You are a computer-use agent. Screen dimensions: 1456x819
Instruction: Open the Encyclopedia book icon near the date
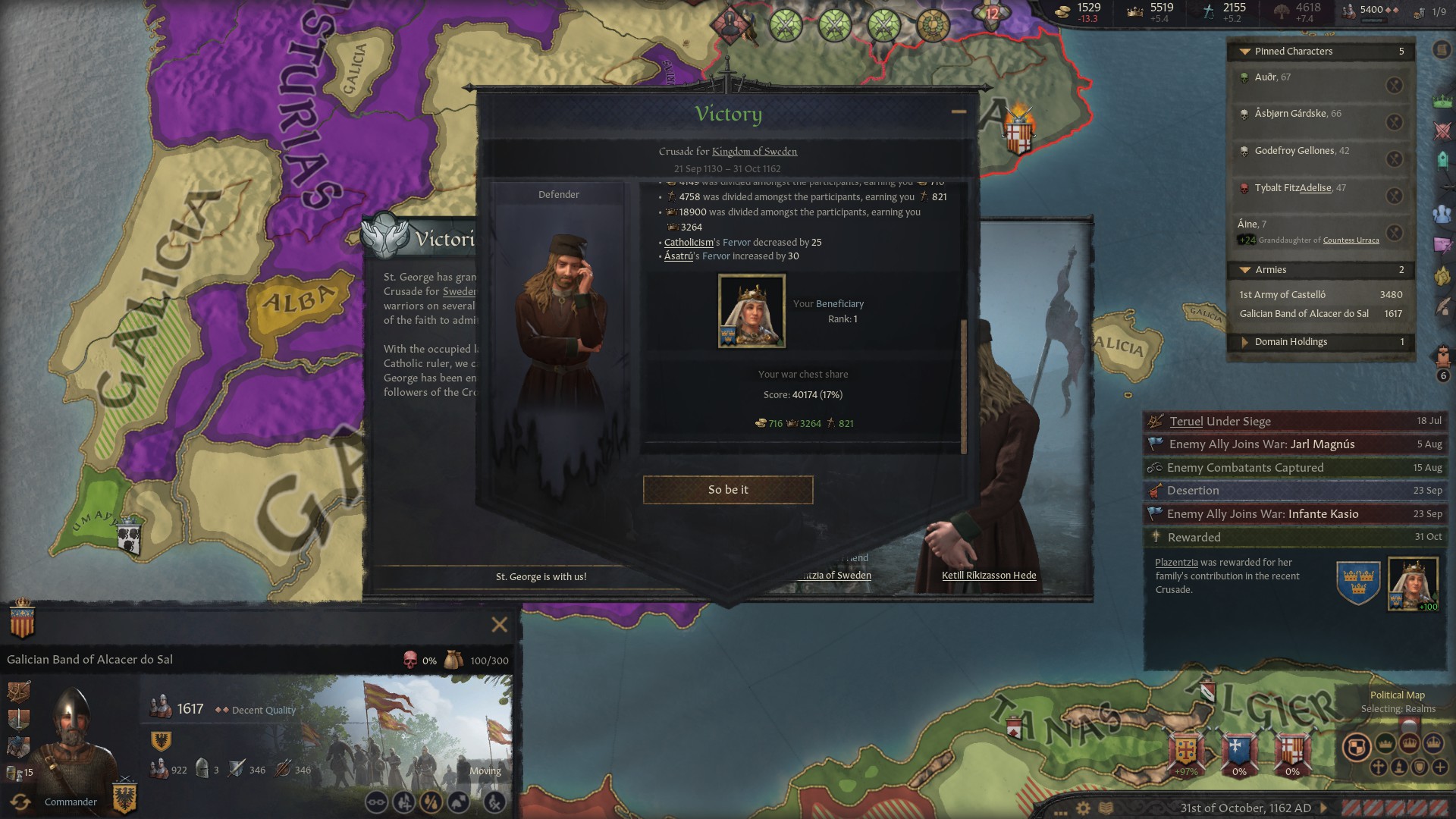[1106, 807]
